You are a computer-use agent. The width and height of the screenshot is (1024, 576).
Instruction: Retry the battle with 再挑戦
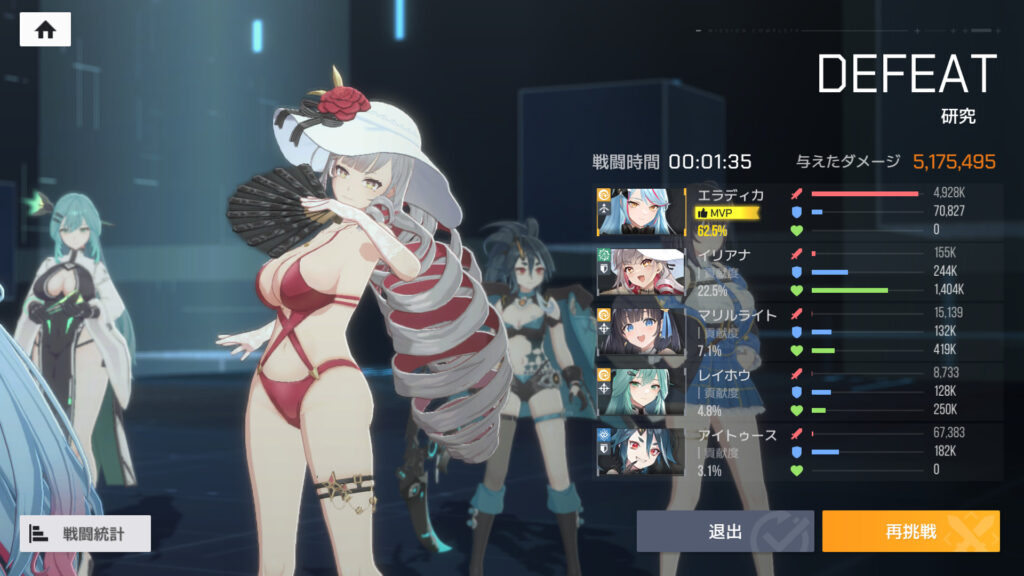(910, 532)
